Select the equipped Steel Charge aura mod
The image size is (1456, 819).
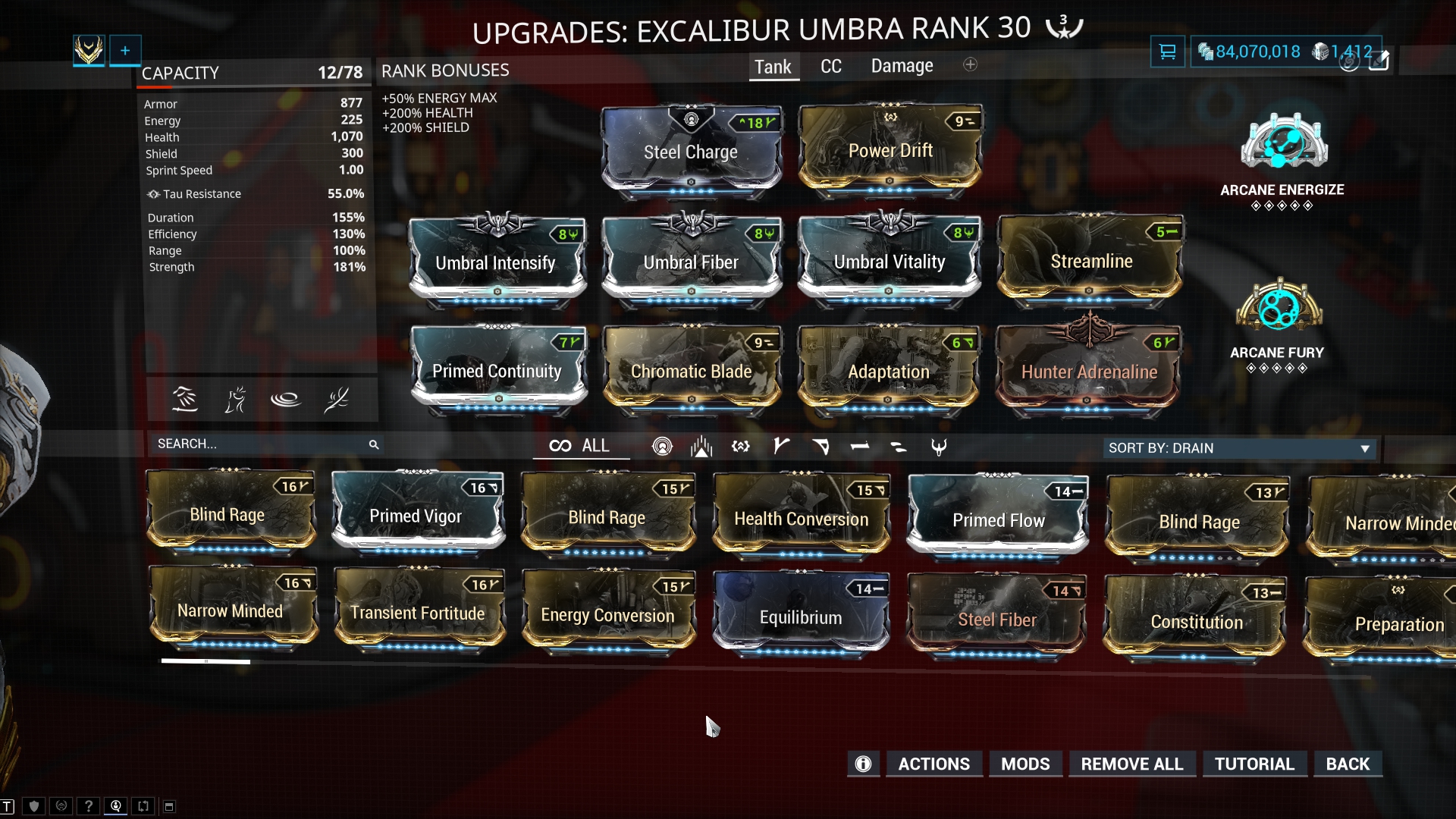(691, 152)
